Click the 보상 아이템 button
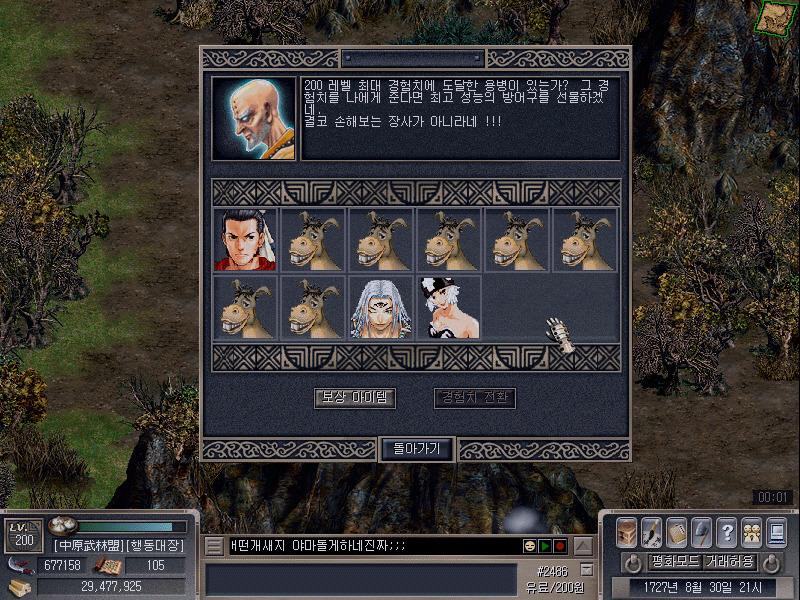The image size is (800, 600). (x=355, y=398)
